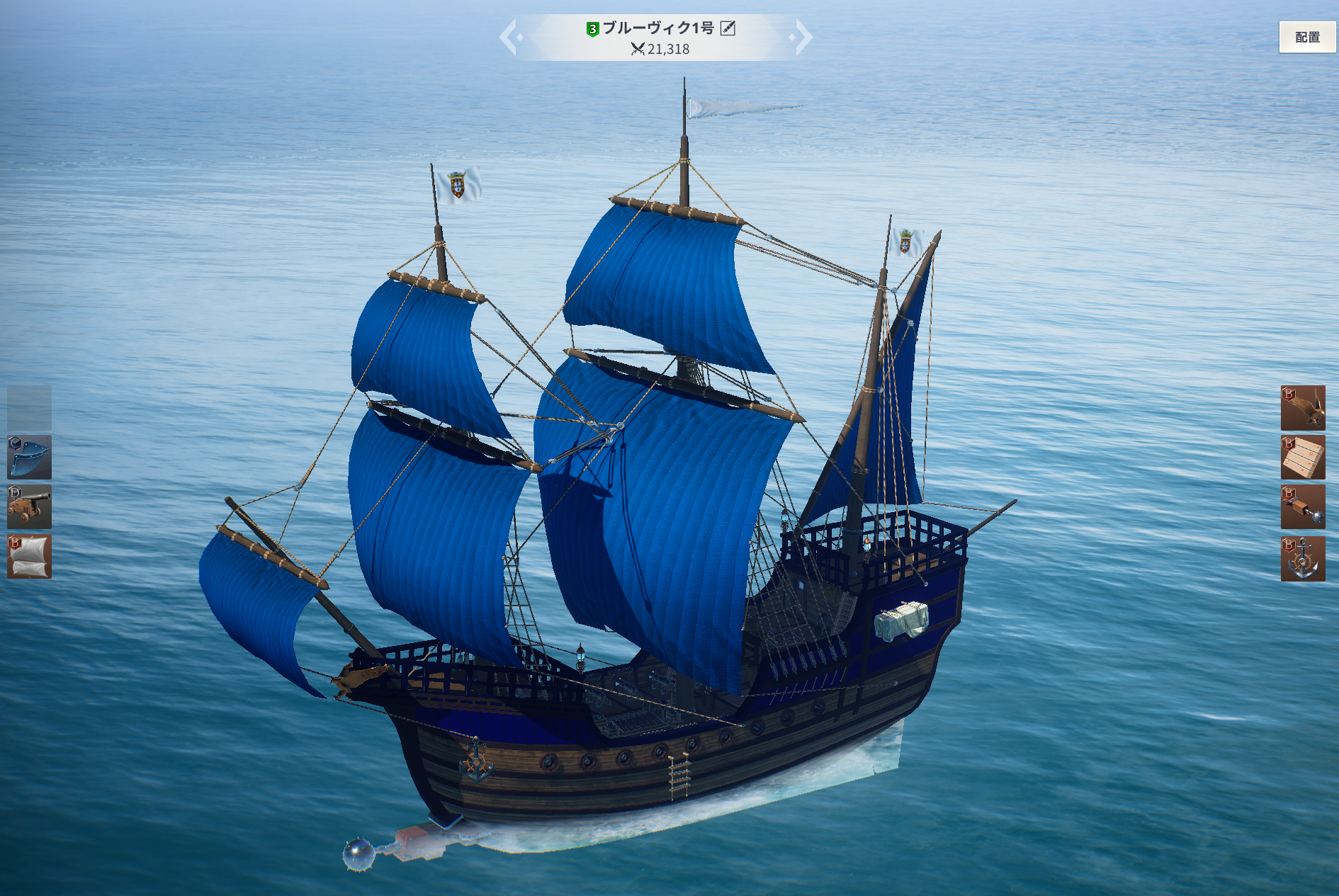Switch to the next ship with right arrow
The width and height of the screenshot is (1339, 896).
coord(803,37)
